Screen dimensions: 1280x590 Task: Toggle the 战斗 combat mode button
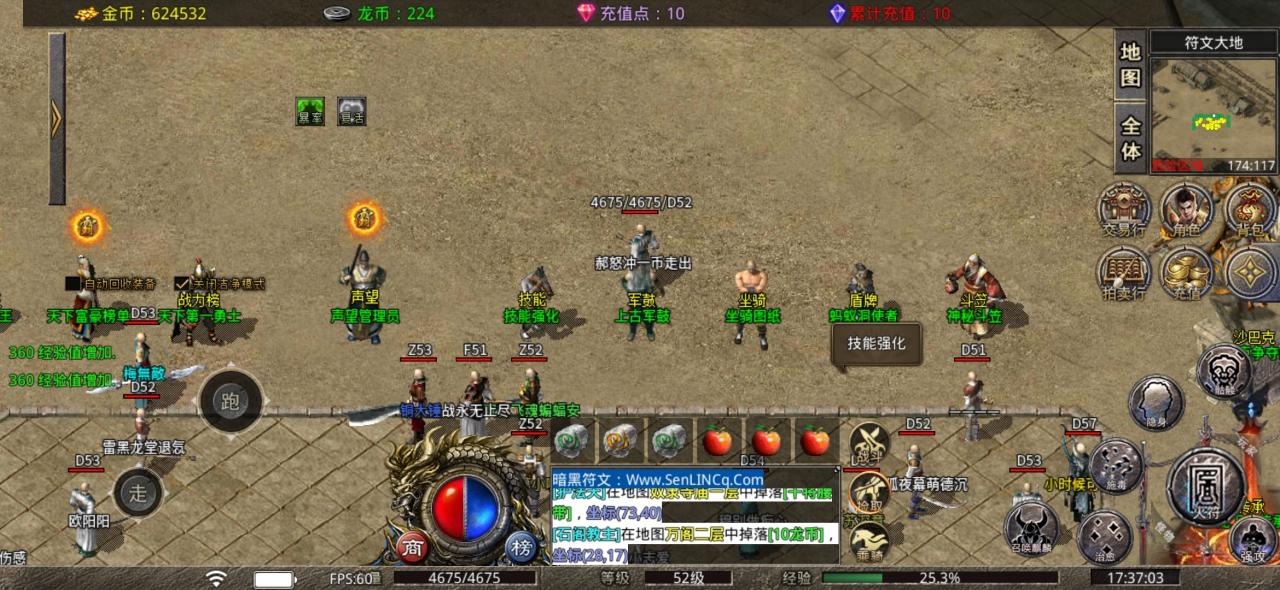[868, 443]
